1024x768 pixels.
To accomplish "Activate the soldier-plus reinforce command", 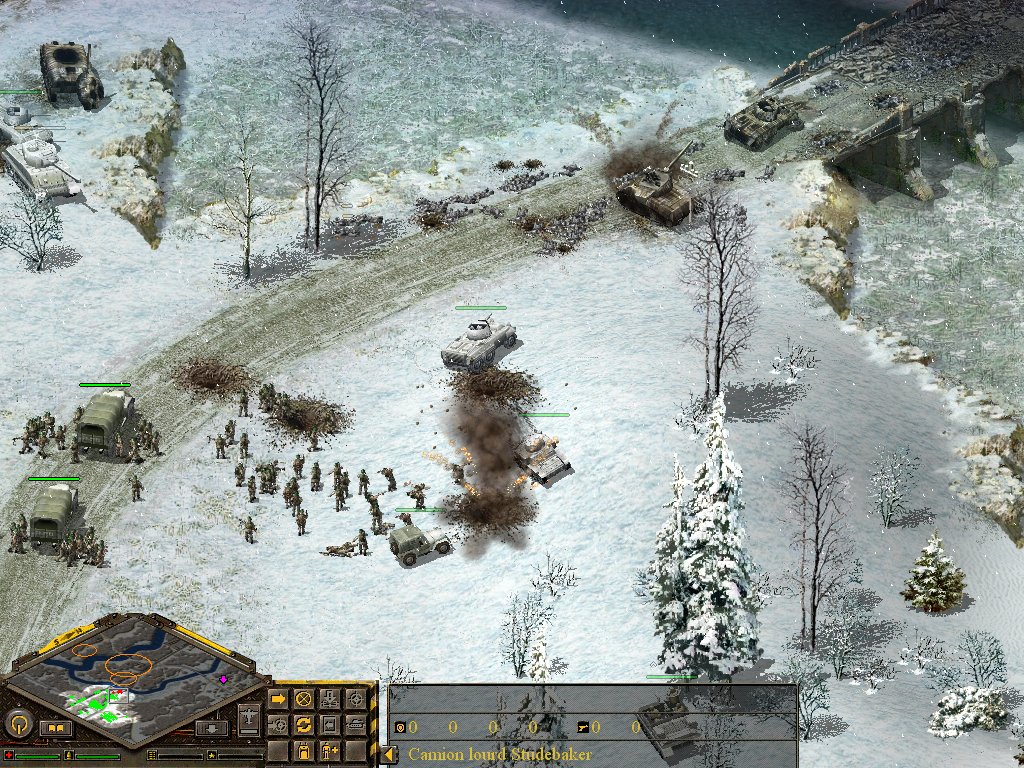I will click(x=329, y=750).
